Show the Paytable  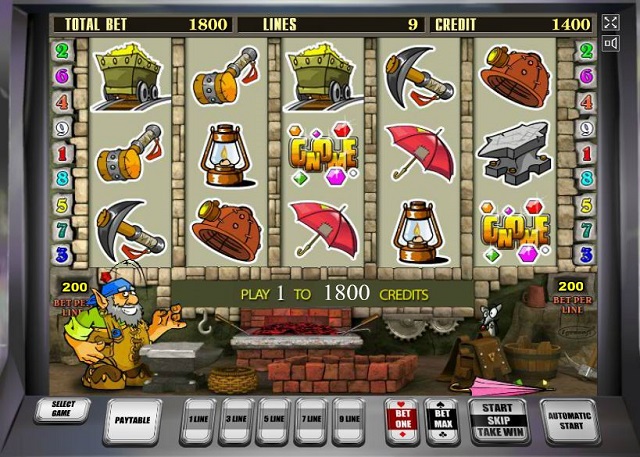point(132,421)
